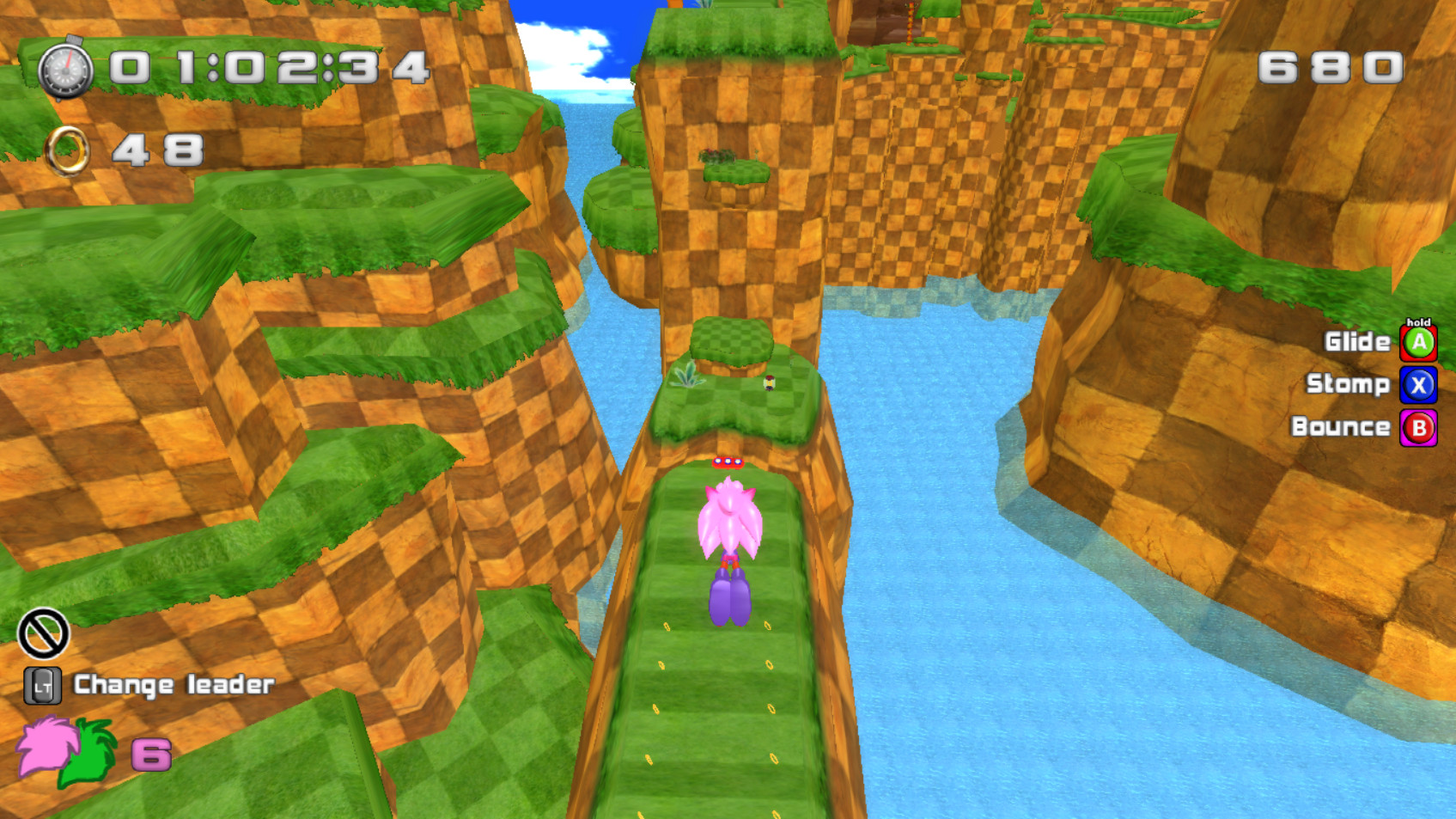Click the Glide action label text

tap(1357, 341)
